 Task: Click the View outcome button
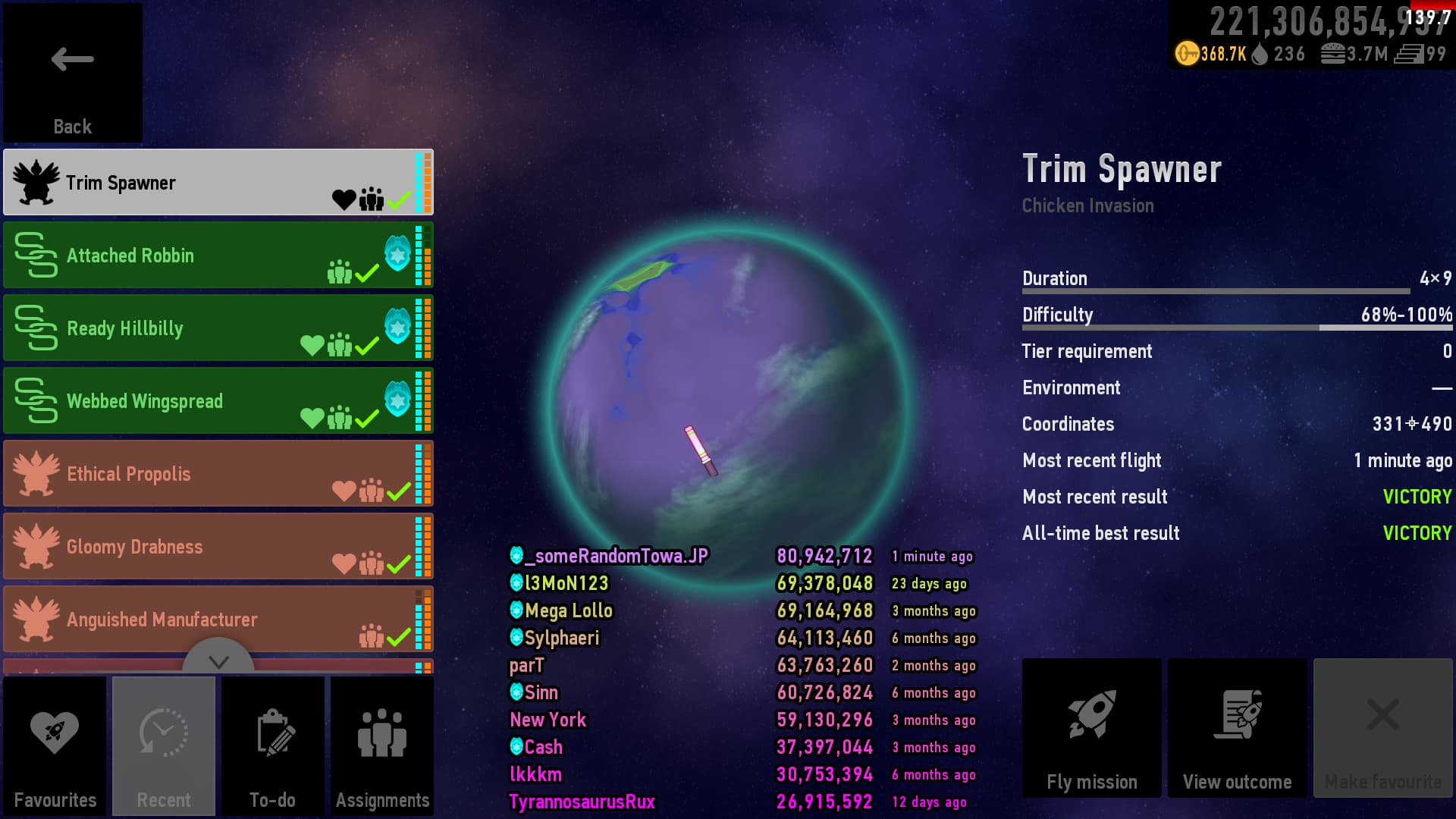coord(1237,728)
